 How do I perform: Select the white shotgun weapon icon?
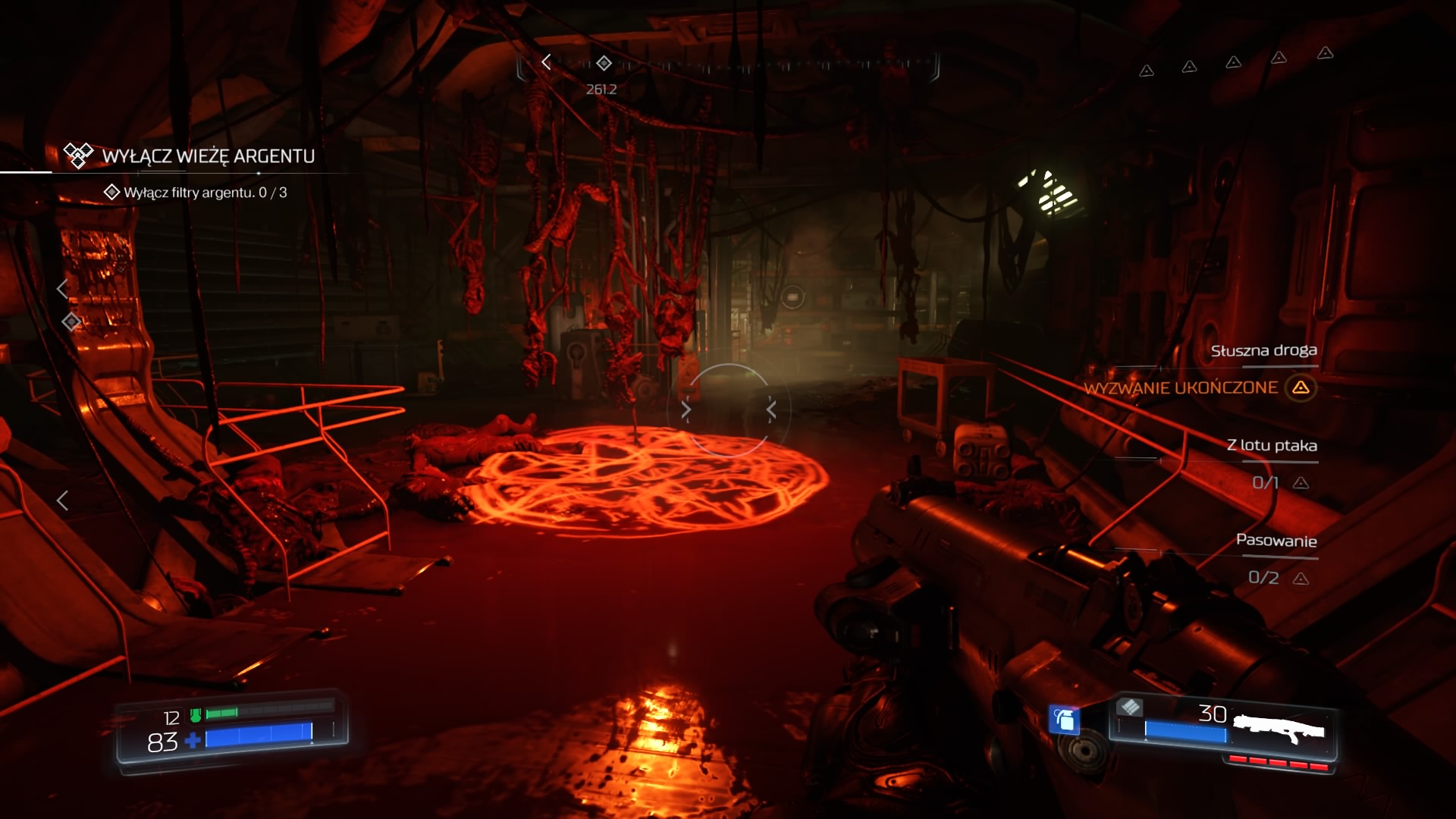point(1279,729)
